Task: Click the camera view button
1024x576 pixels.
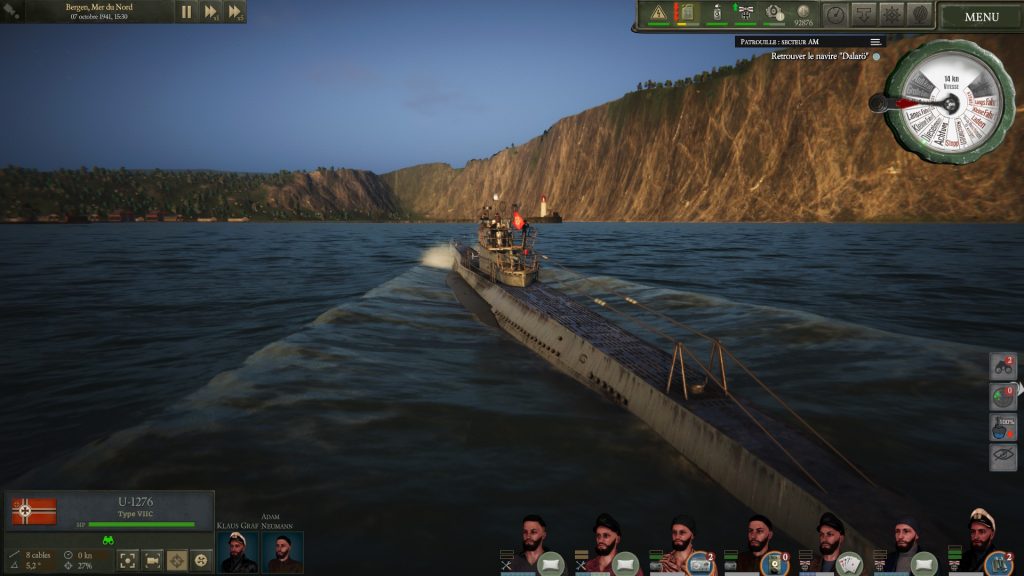Action: tap(152, 560)
